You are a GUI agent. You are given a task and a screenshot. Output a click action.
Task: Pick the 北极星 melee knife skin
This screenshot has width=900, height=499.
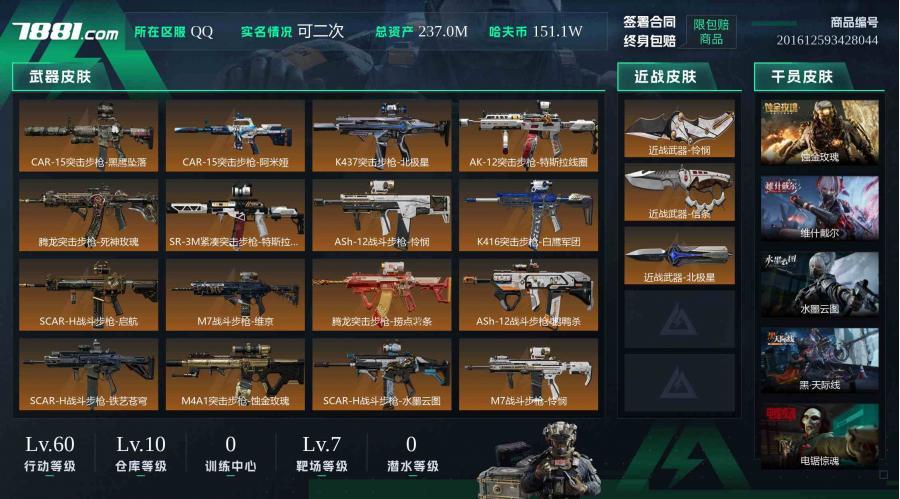click(x=679, y=255)
